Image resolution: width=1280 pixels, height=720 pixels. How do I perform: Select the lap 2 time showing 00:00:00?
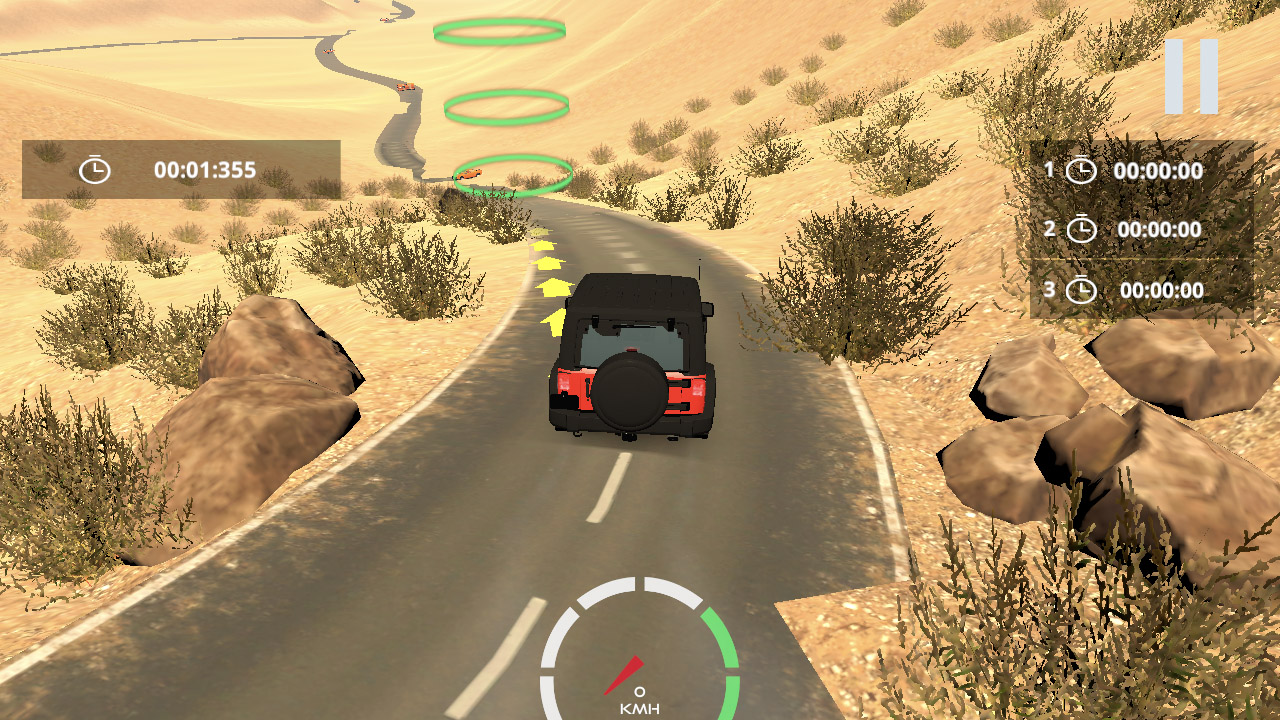1162,229
